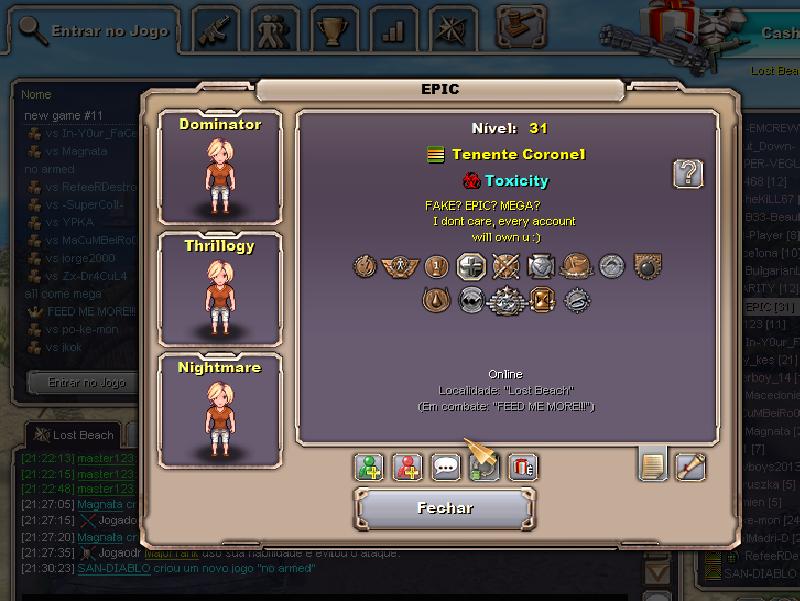Image resolution: width=800 pixels, height=601 pixels.
Task: Select the black bomb badge
Action: coord(644,266)
